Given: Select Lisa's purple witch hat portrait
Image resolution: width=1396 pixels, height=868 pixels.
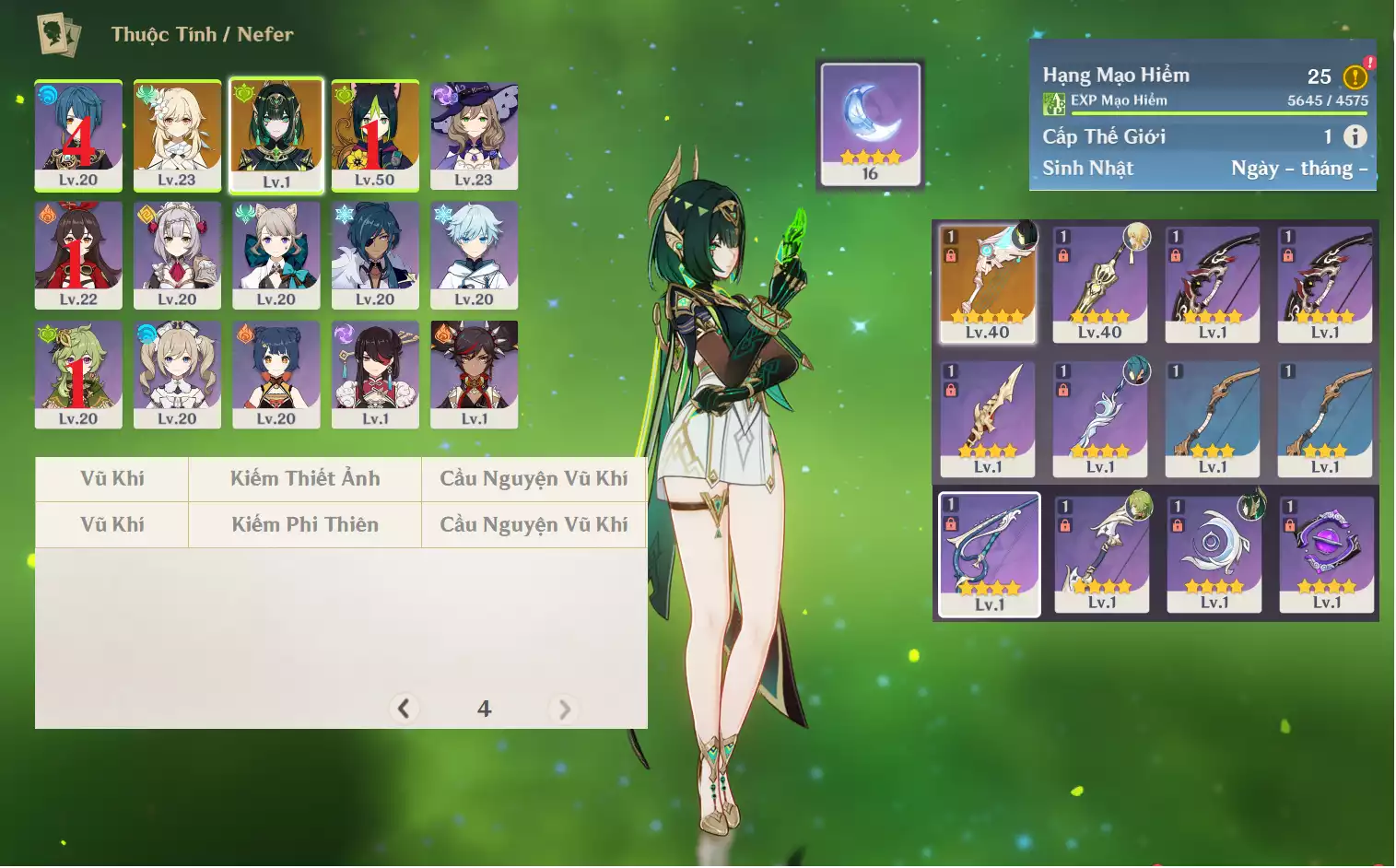Looking at the screenshot, I should pyautogui.click(x=474, y=135).
